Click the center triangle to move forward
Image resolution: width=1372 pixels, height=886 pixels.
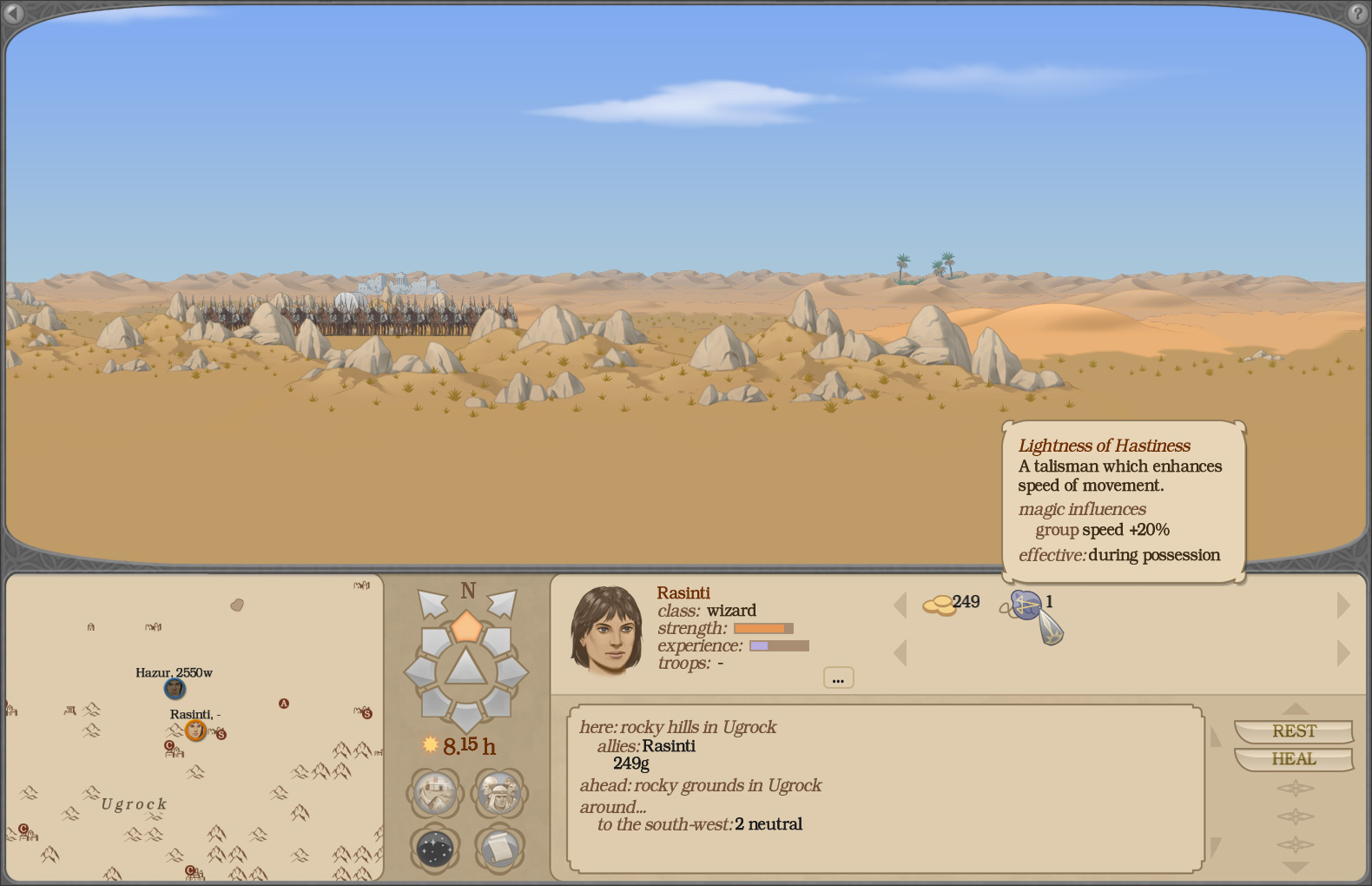(x=468, y=669)
